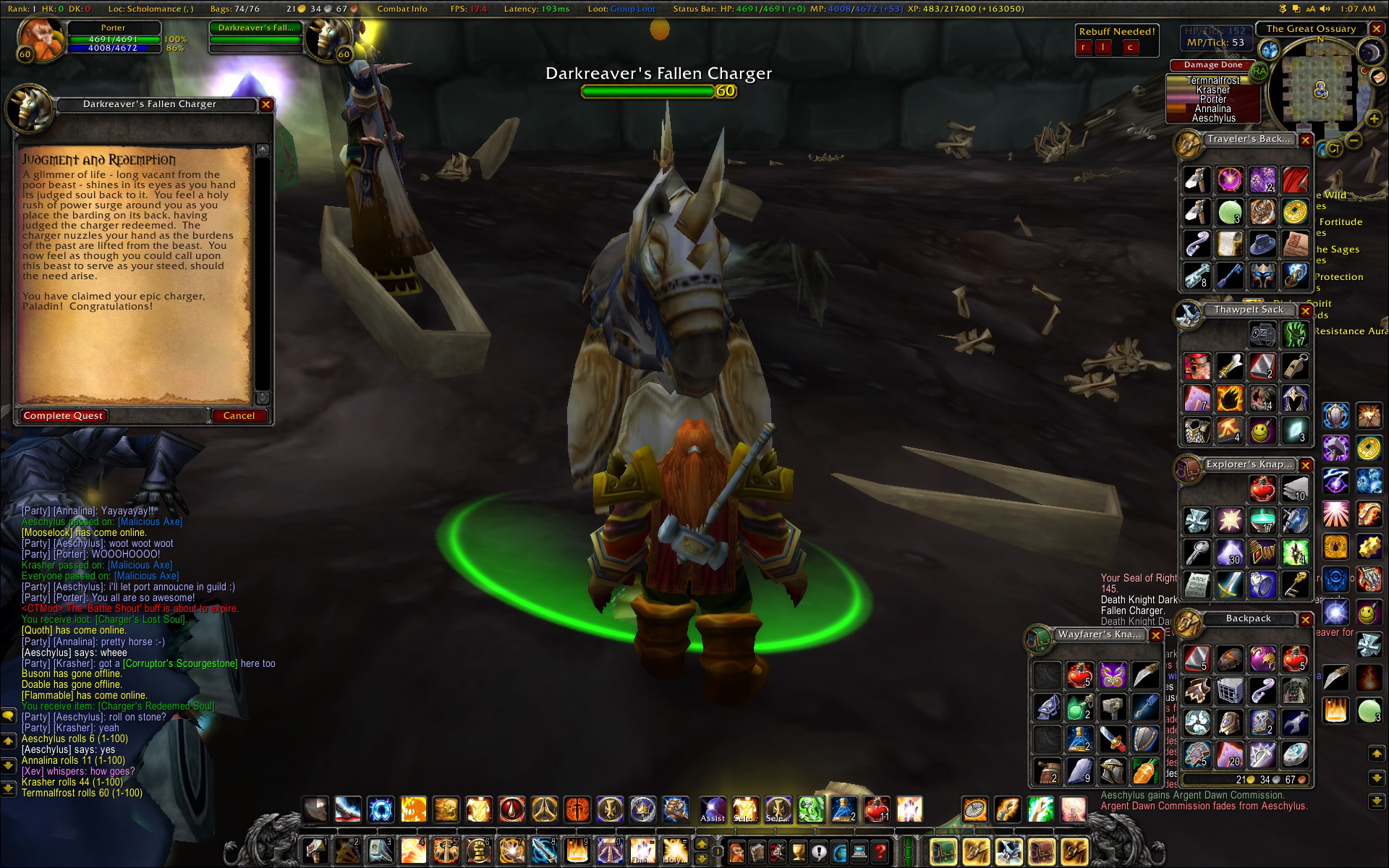Open character info via the lion icon
Screen dimensions: 1389x868
click(736, 852)
